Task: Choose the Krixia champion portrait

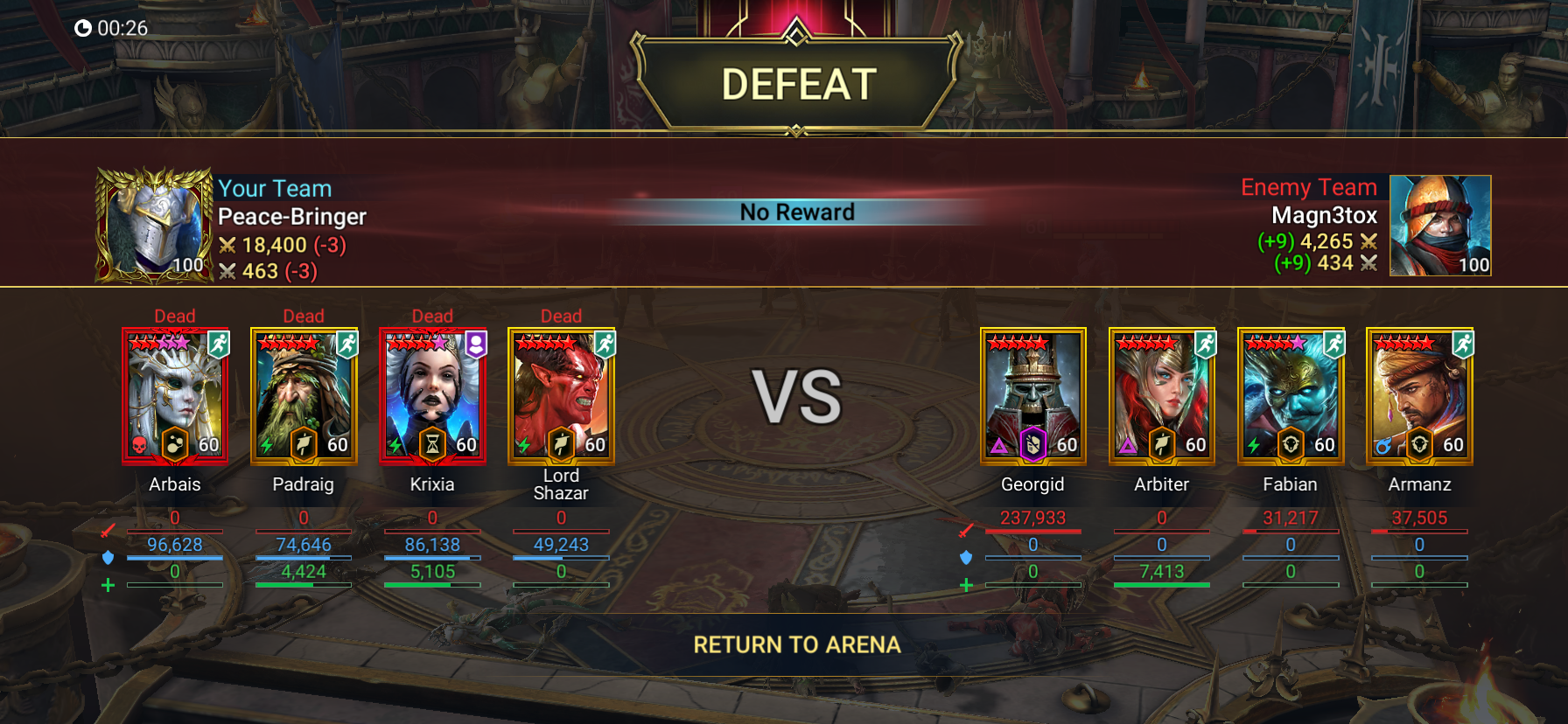Action: [x=432, y=396]
